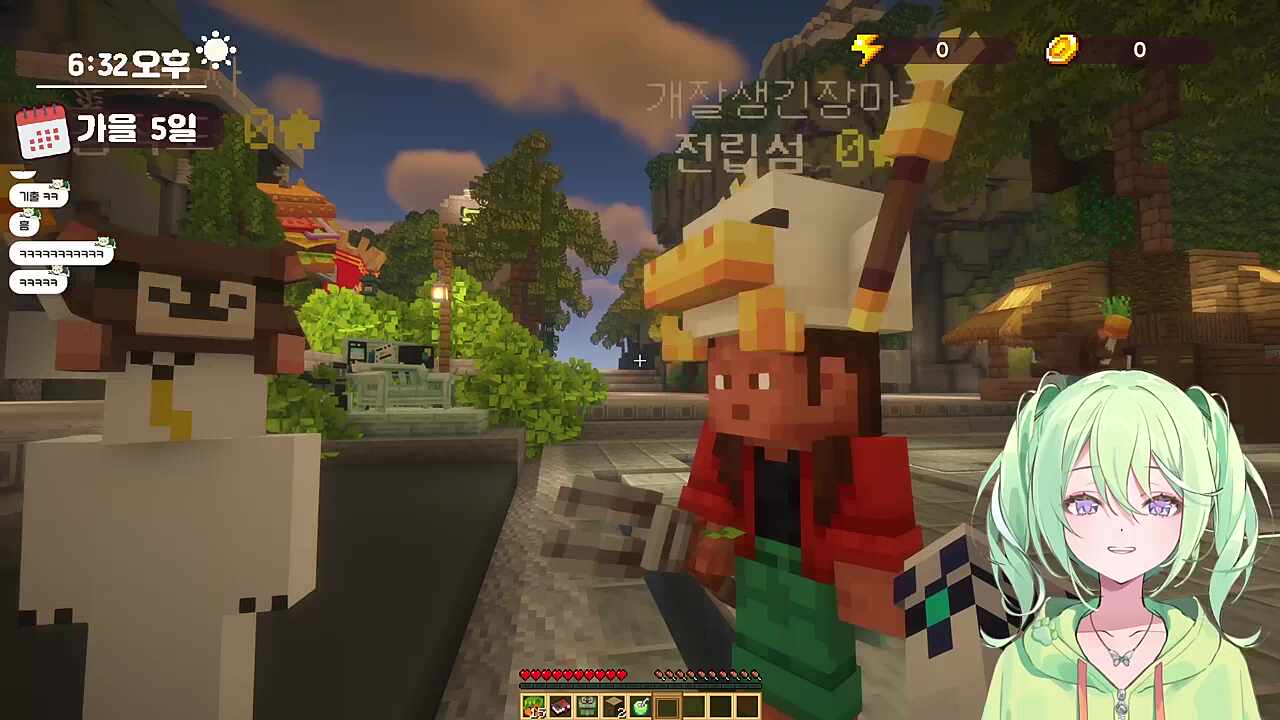Click the sun weather icon beside the clock

[x=216, y=48]
